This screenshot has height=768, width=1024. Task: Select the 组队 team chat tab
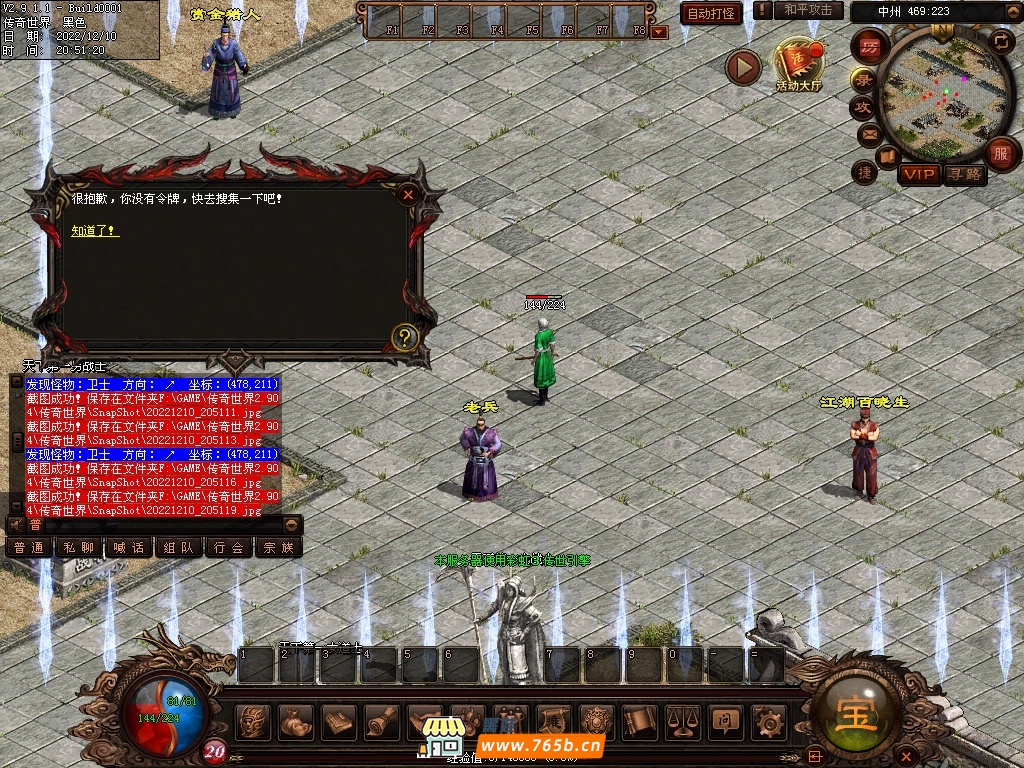(x=178, y=548)
